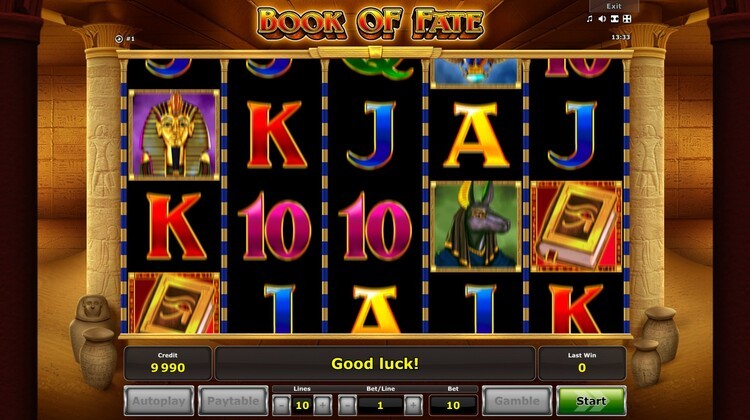750x420 pixels.
Task: Select the Gamble button
Action: pos(516,401)
